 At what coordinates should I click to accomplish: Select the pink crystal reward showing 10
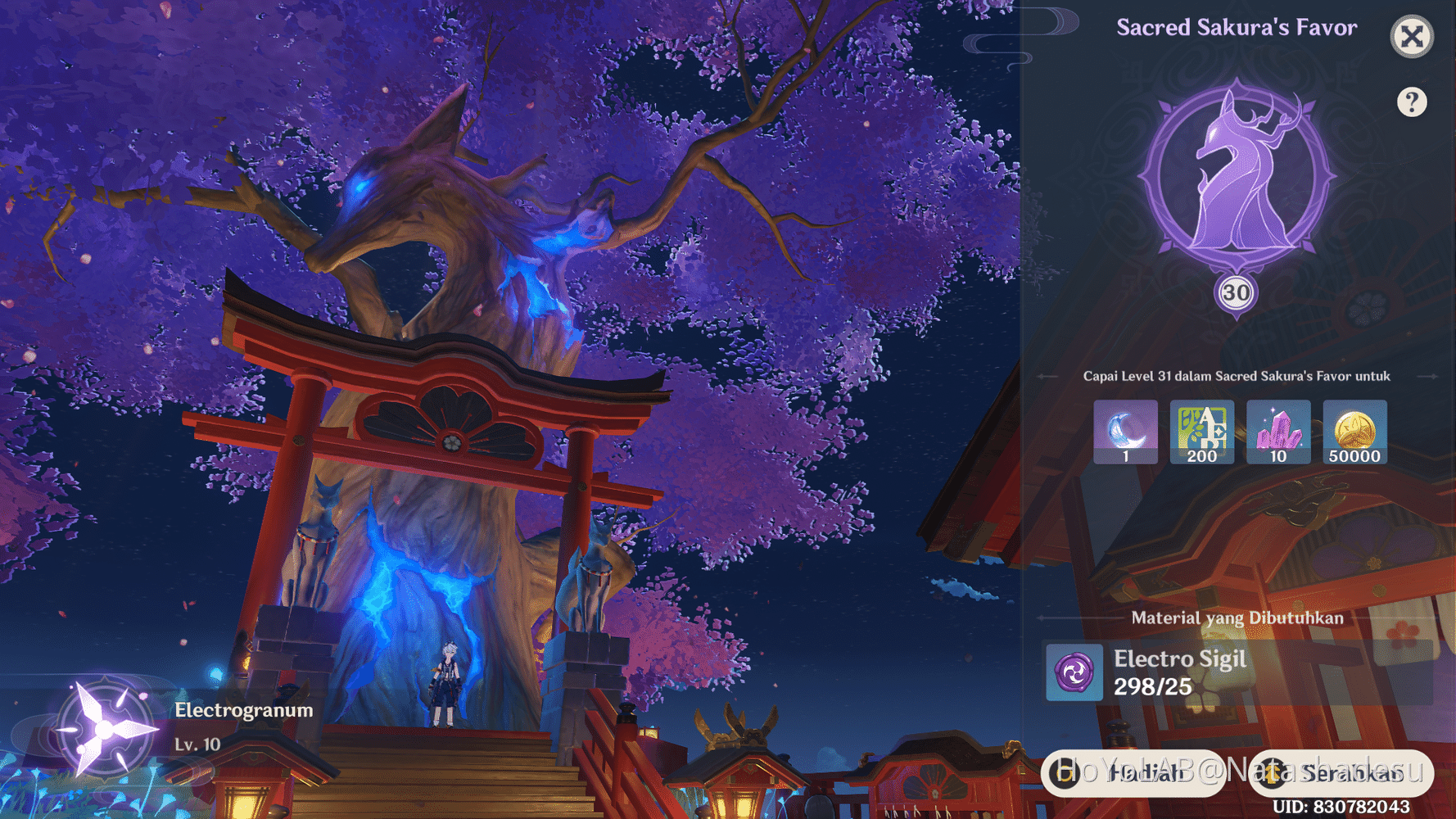coord(1277,432)
